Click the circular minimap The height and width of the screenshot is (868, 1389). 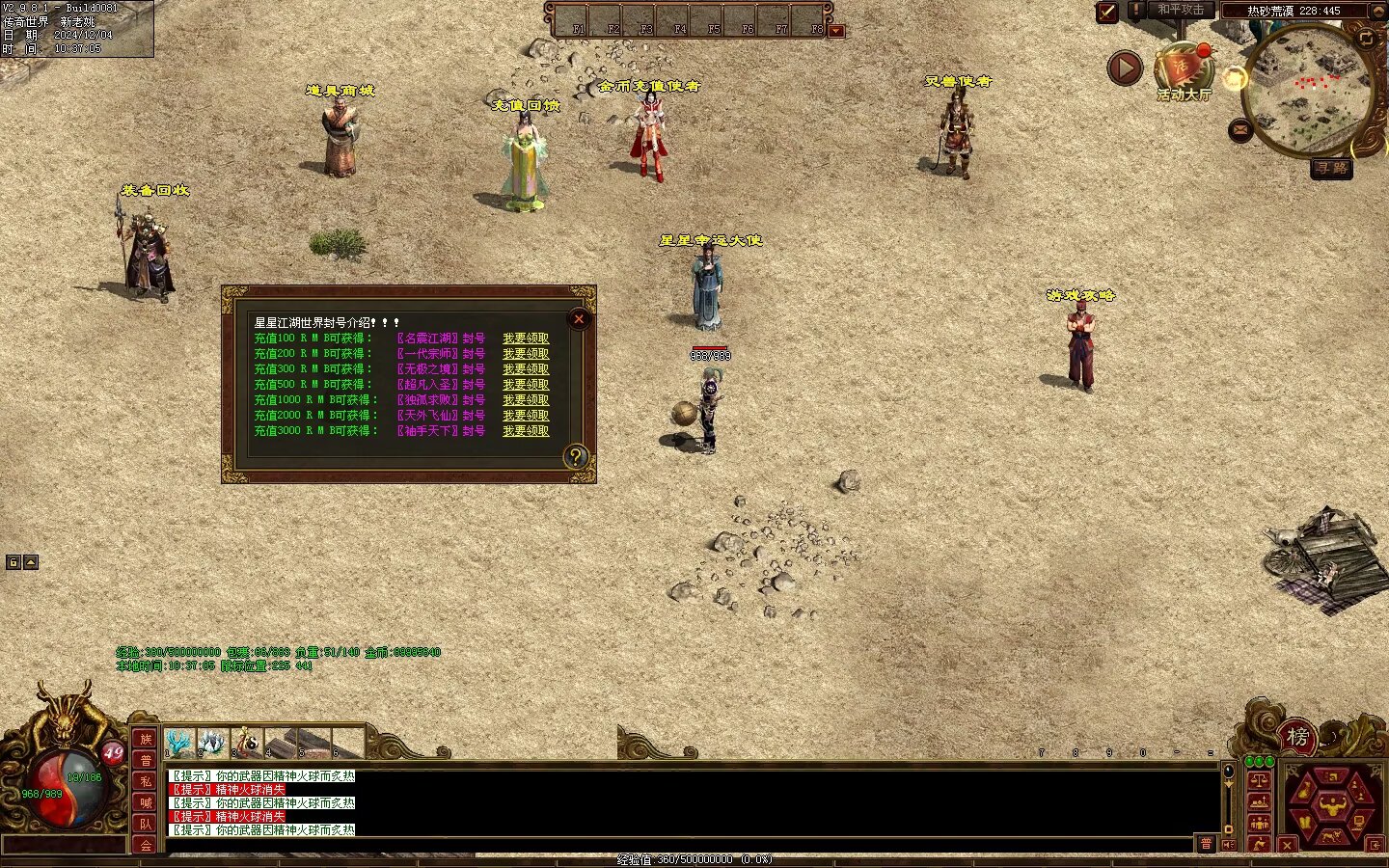[1307, 92]
